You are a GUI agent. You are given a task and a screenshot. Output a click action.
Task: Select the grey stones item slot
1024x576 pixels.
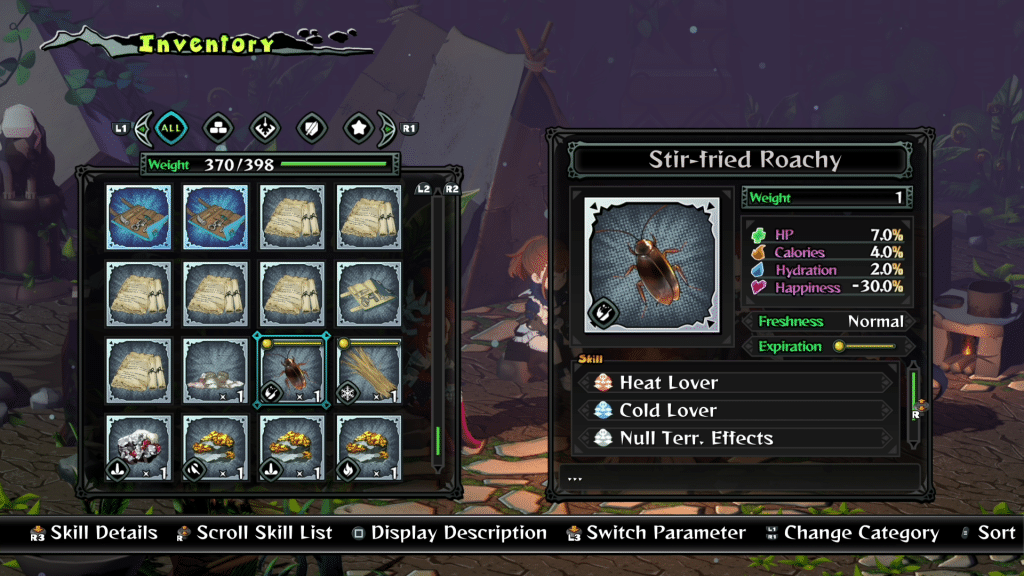(215, 369)
